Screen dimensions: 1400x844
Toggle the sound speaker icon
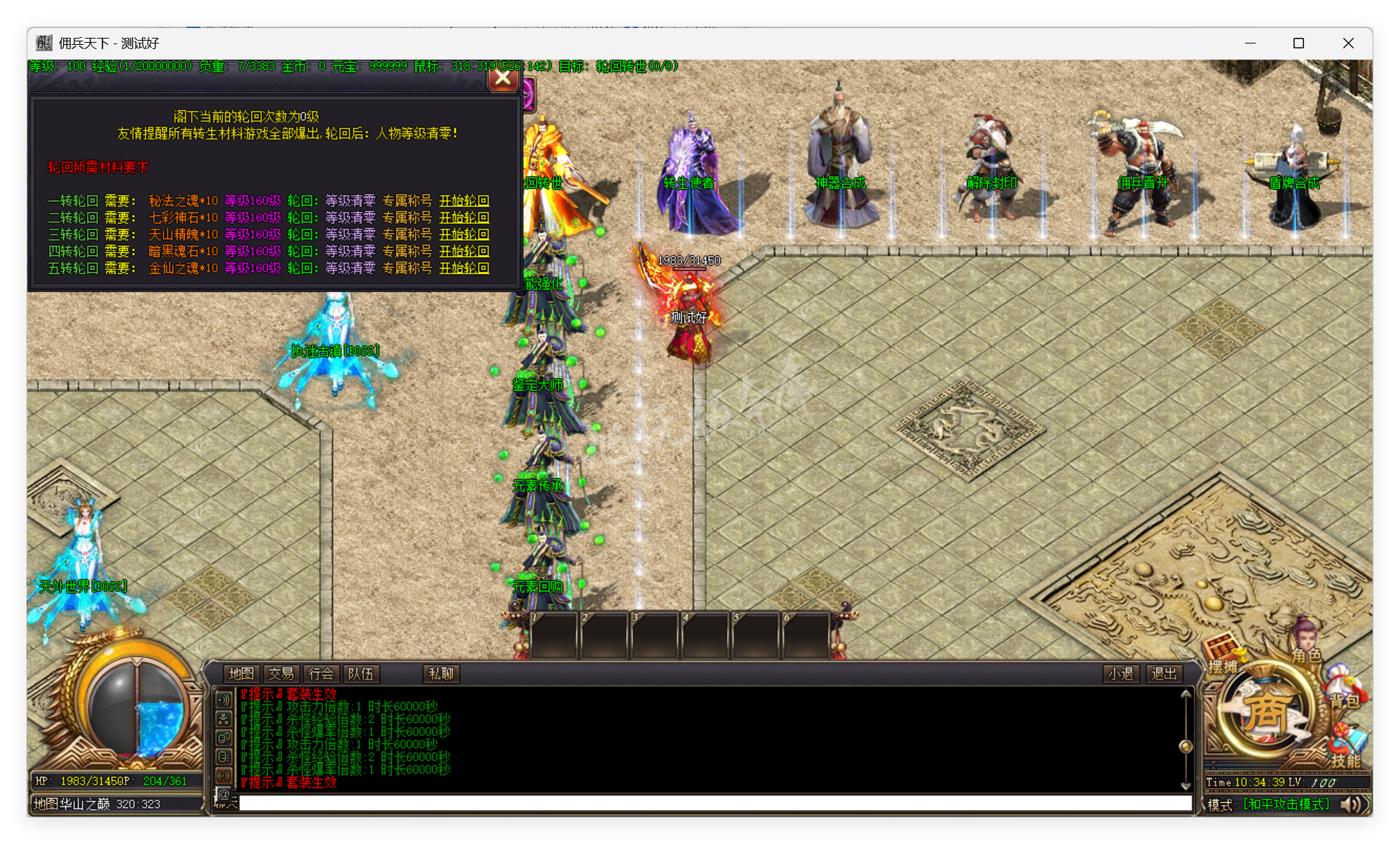(1352, 805)
